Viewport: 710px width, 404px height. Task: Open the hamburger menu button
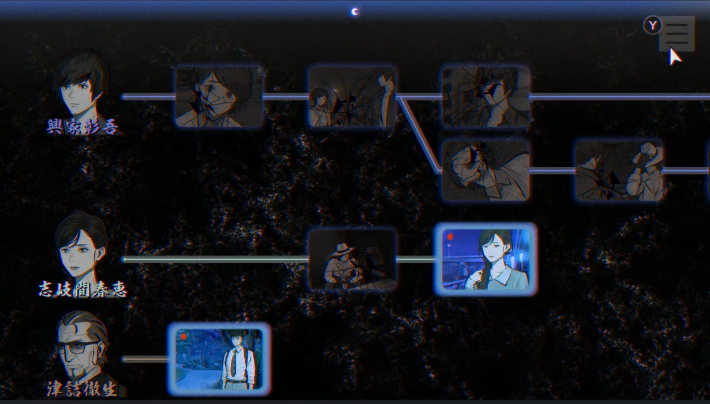tap(677, 33)
